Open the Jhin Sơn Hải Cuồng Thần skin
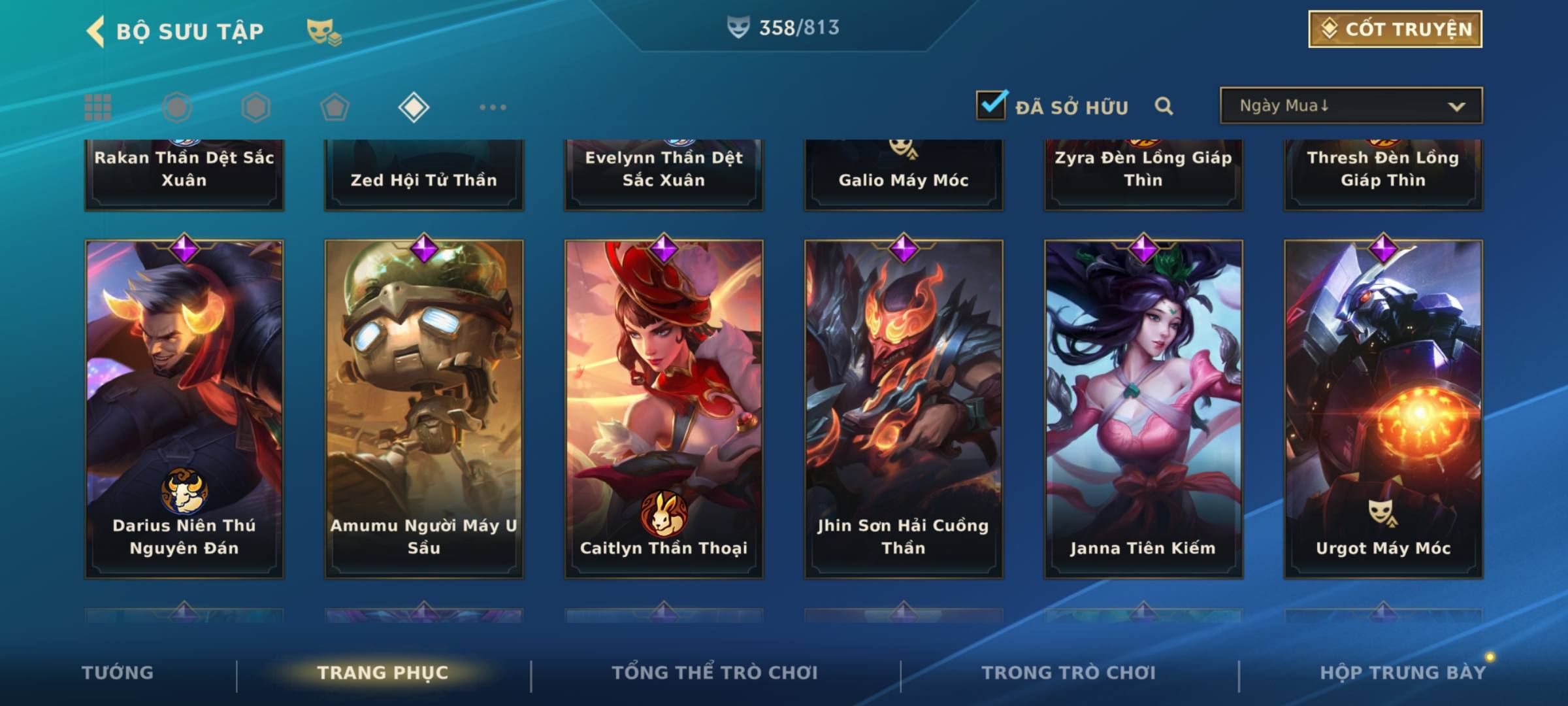Screen dimensions: 1568x706 pos(904,409)
